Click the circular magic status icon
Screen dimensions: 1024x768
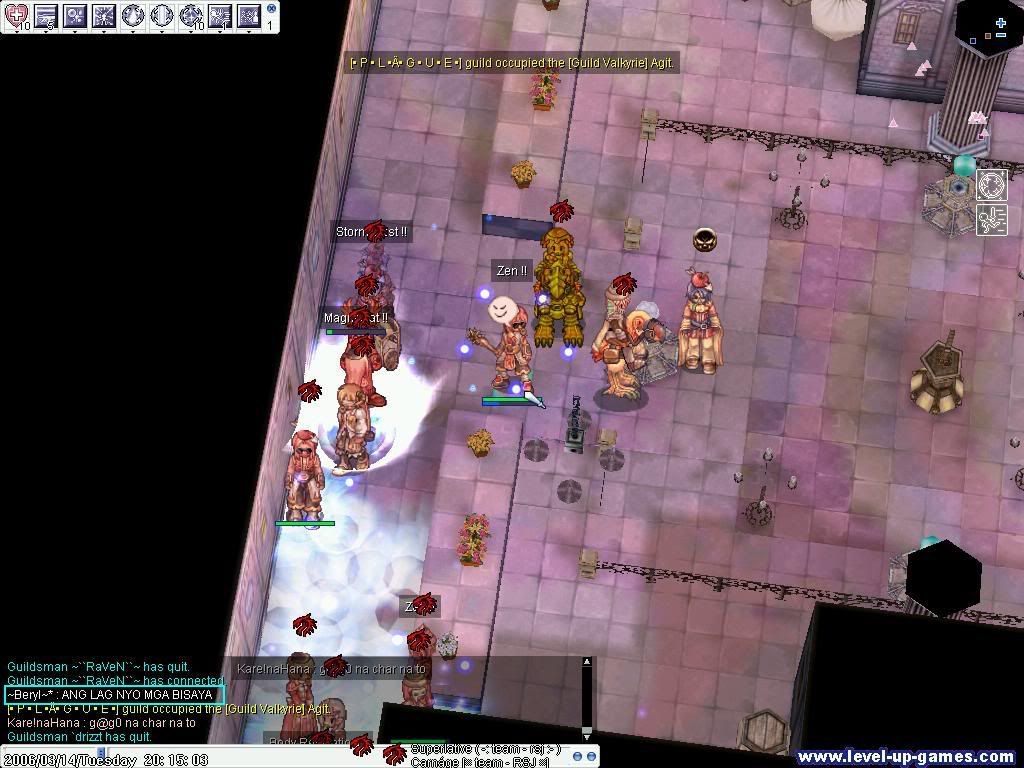[x=991, y=185]
